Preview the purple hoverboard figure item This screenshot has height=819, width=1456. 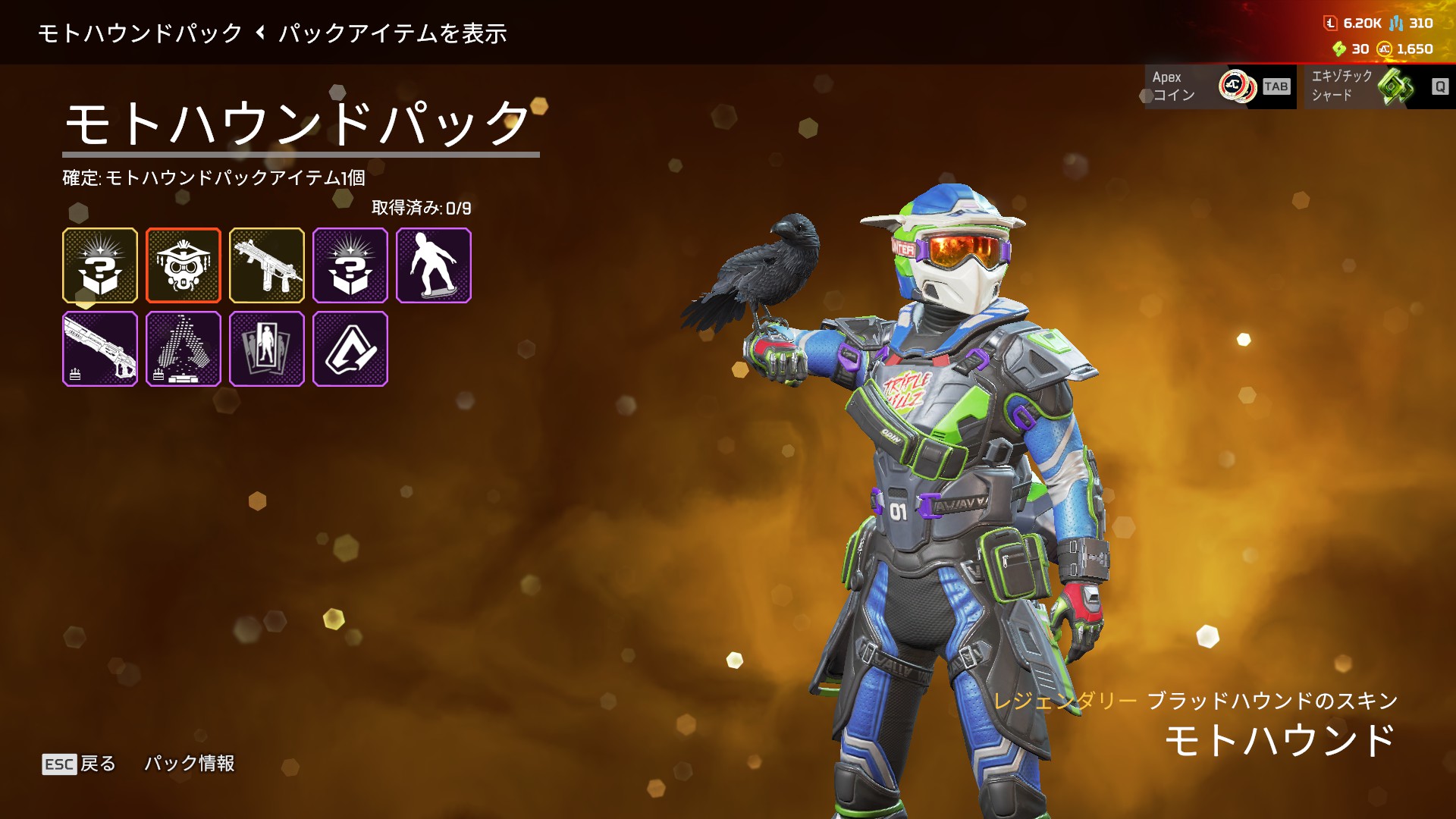tap(434, 265)
